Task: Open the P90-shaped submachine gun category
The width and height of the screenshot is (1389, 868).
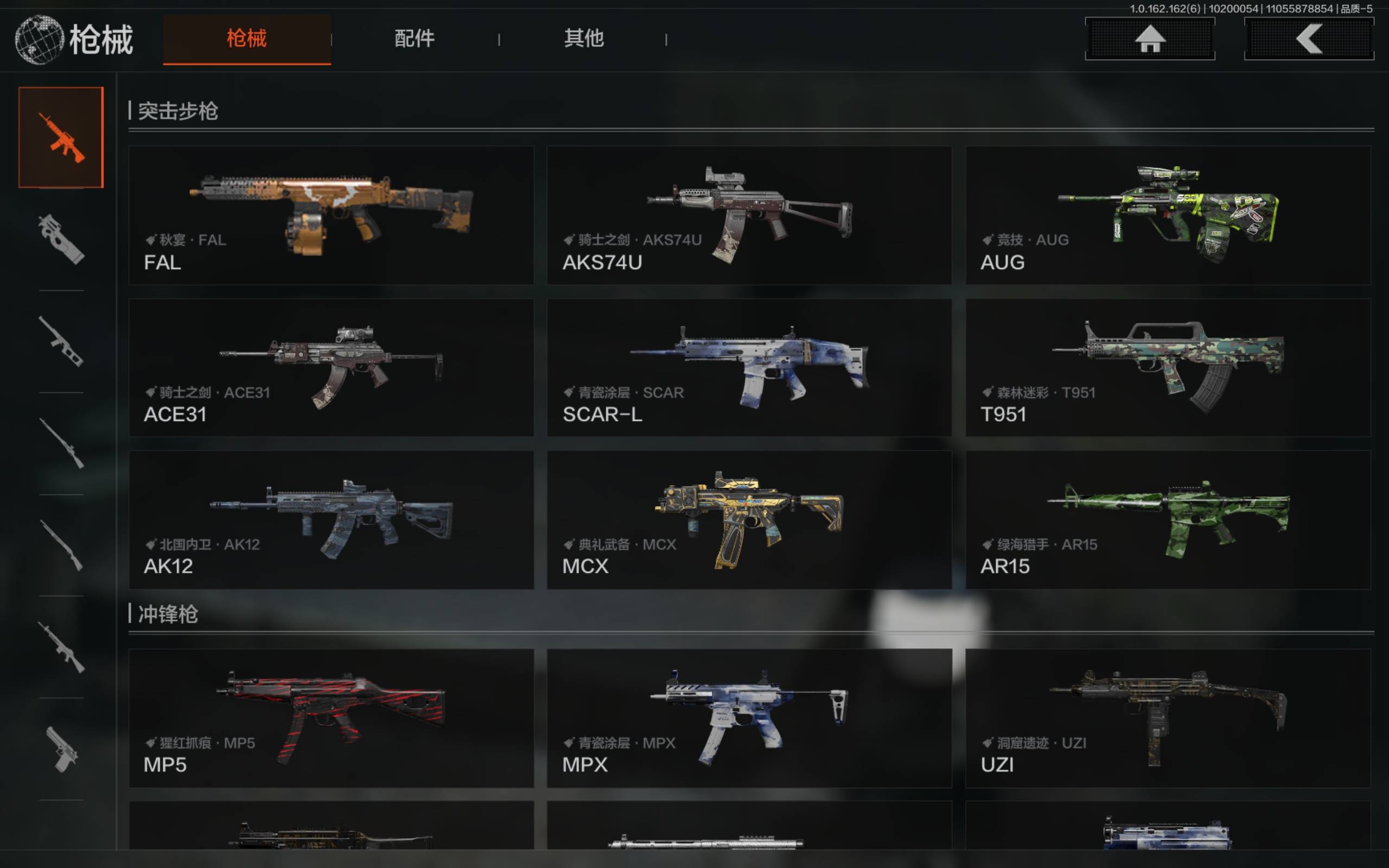Action: 61,239
